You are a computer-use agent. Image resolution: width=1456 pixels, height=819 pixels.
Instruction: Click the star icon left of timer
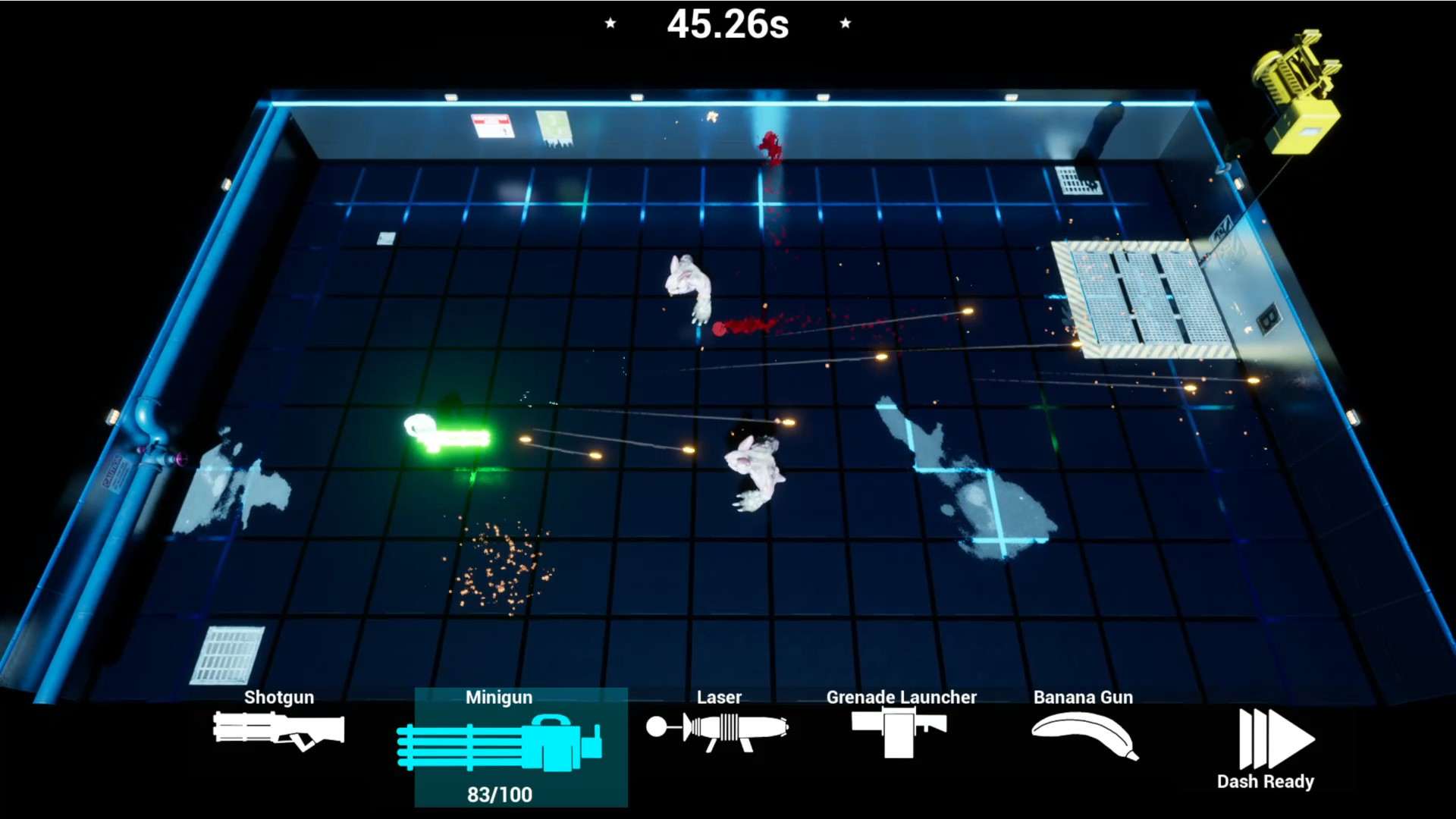(x=610, y=24)
